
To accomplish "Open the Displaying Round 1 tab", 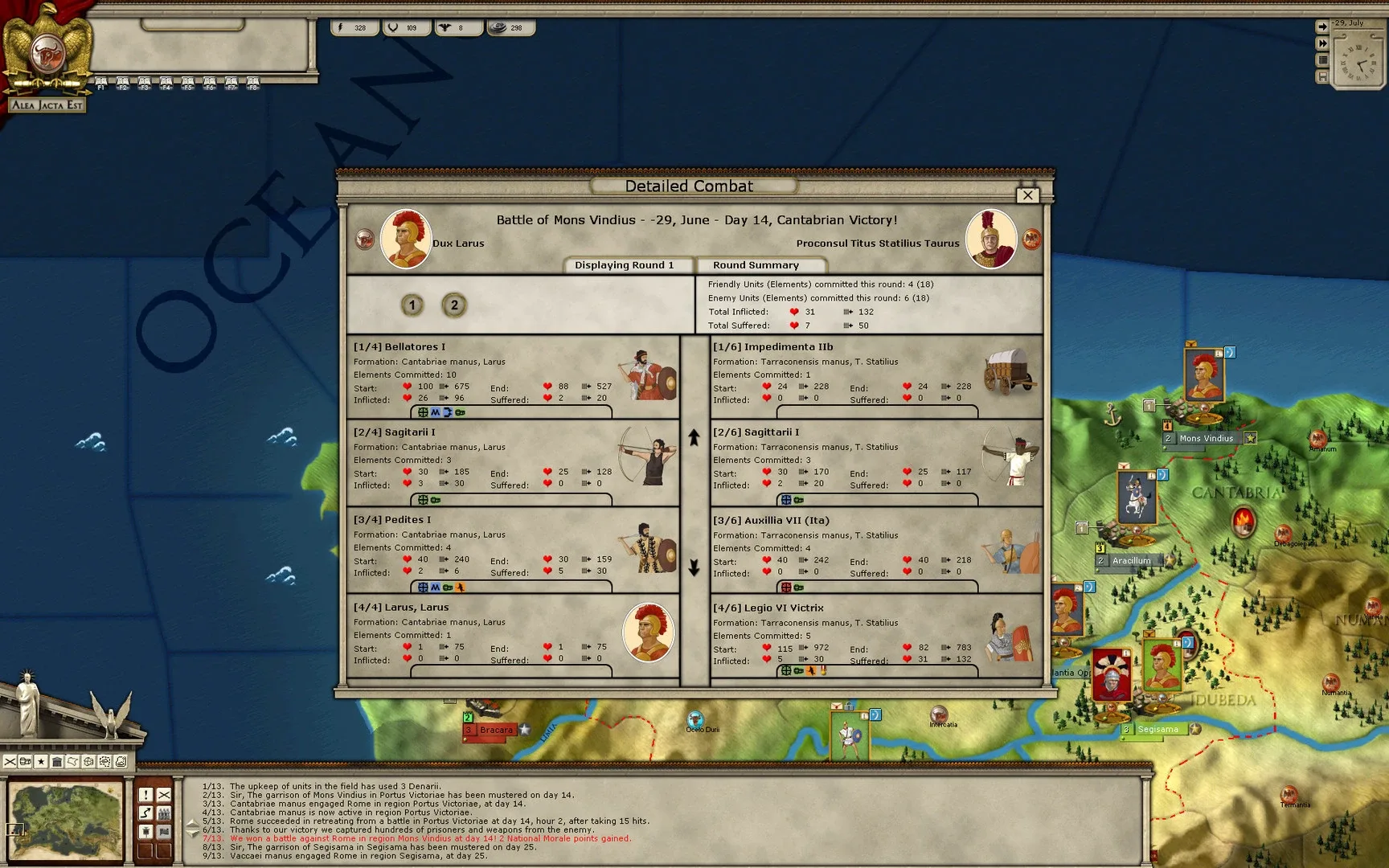I will point(624,265).
